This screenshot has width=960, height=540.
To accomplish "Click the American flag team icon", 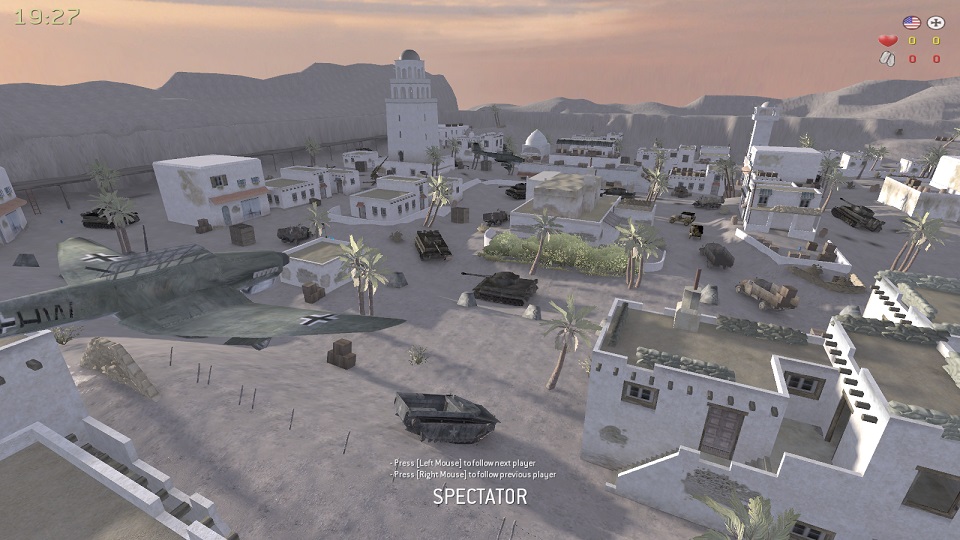I will [x=910, y=22].
